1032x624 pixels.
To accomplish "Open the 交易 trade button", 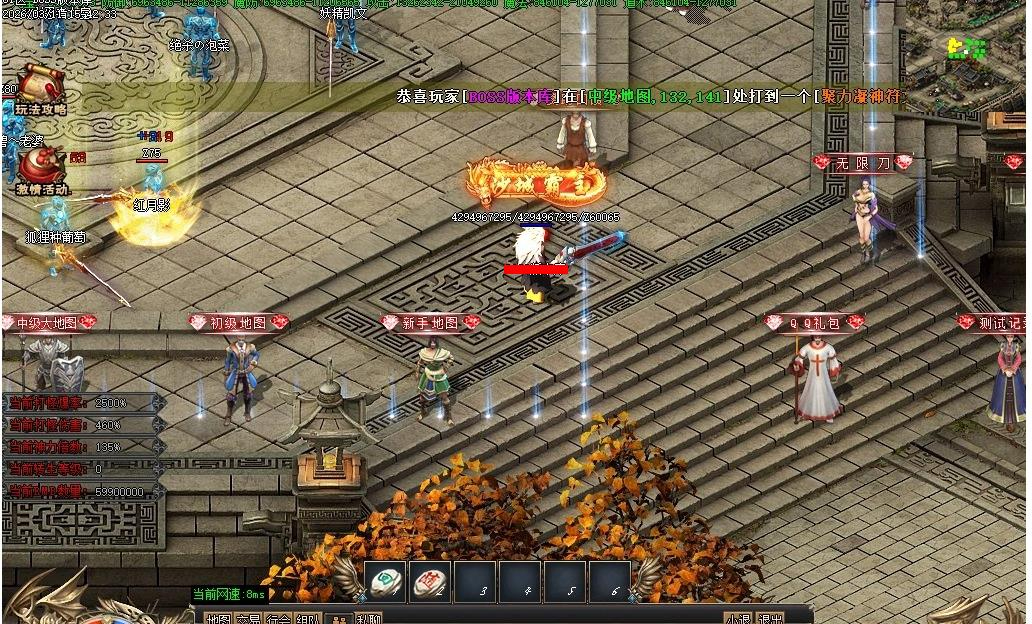I will point(248,619).
